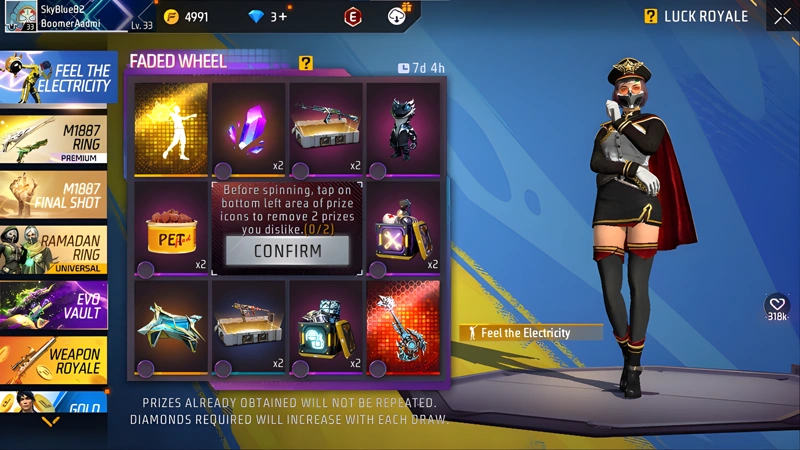Select the M1887 Final Shot tab
This screenshot has height=450, width=800.
[58, 195]
